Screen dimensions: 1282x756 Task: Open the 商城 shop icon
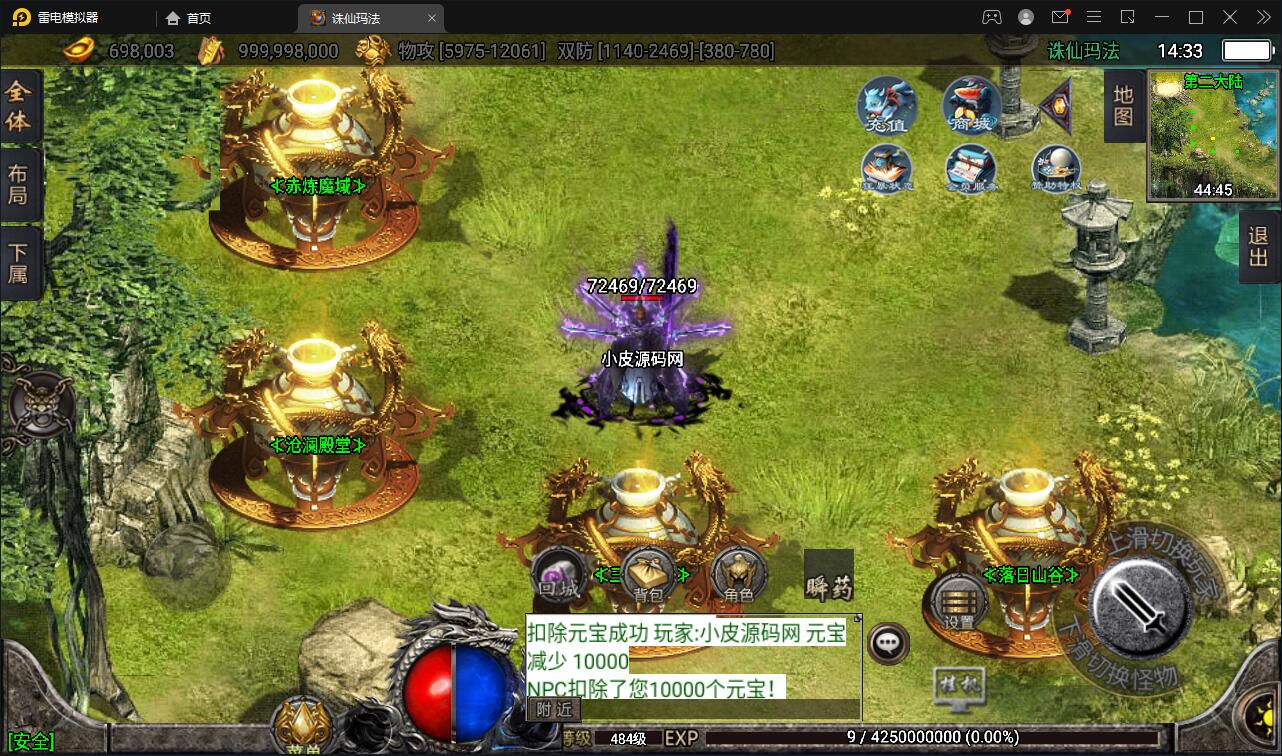(971, 105)
